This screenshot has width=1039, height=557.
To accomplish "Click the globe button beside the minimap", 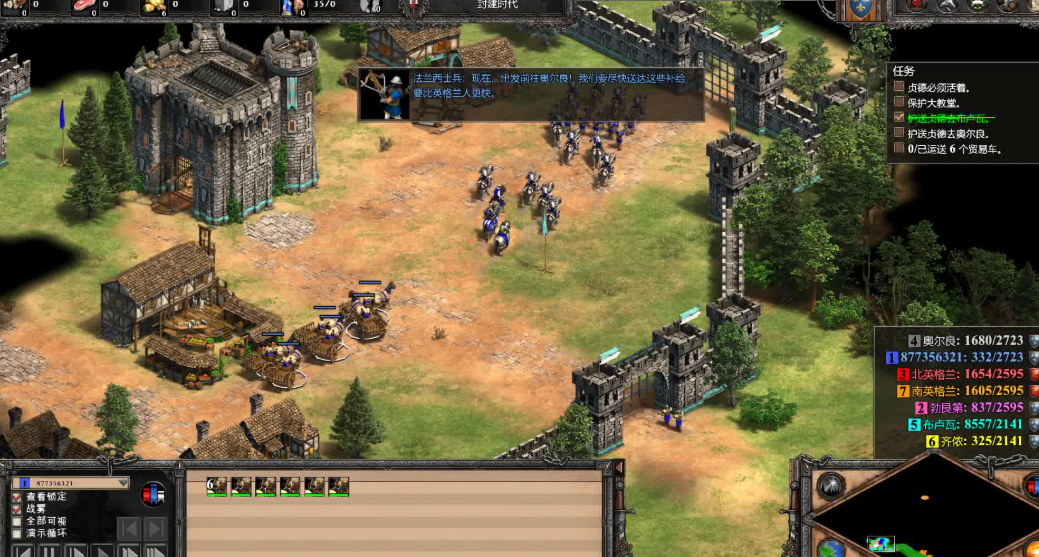I will (830, 548).
